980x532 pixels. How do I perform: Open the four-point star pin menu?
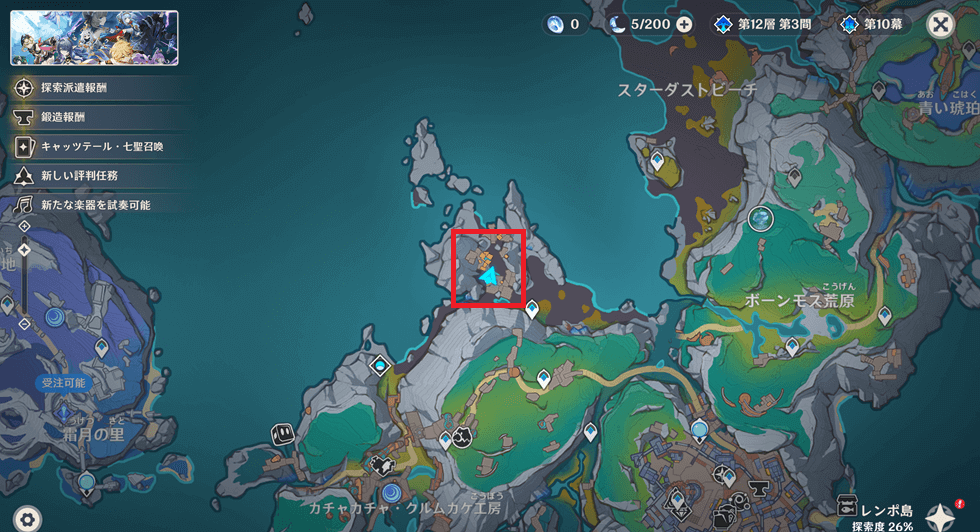(940, 516)
